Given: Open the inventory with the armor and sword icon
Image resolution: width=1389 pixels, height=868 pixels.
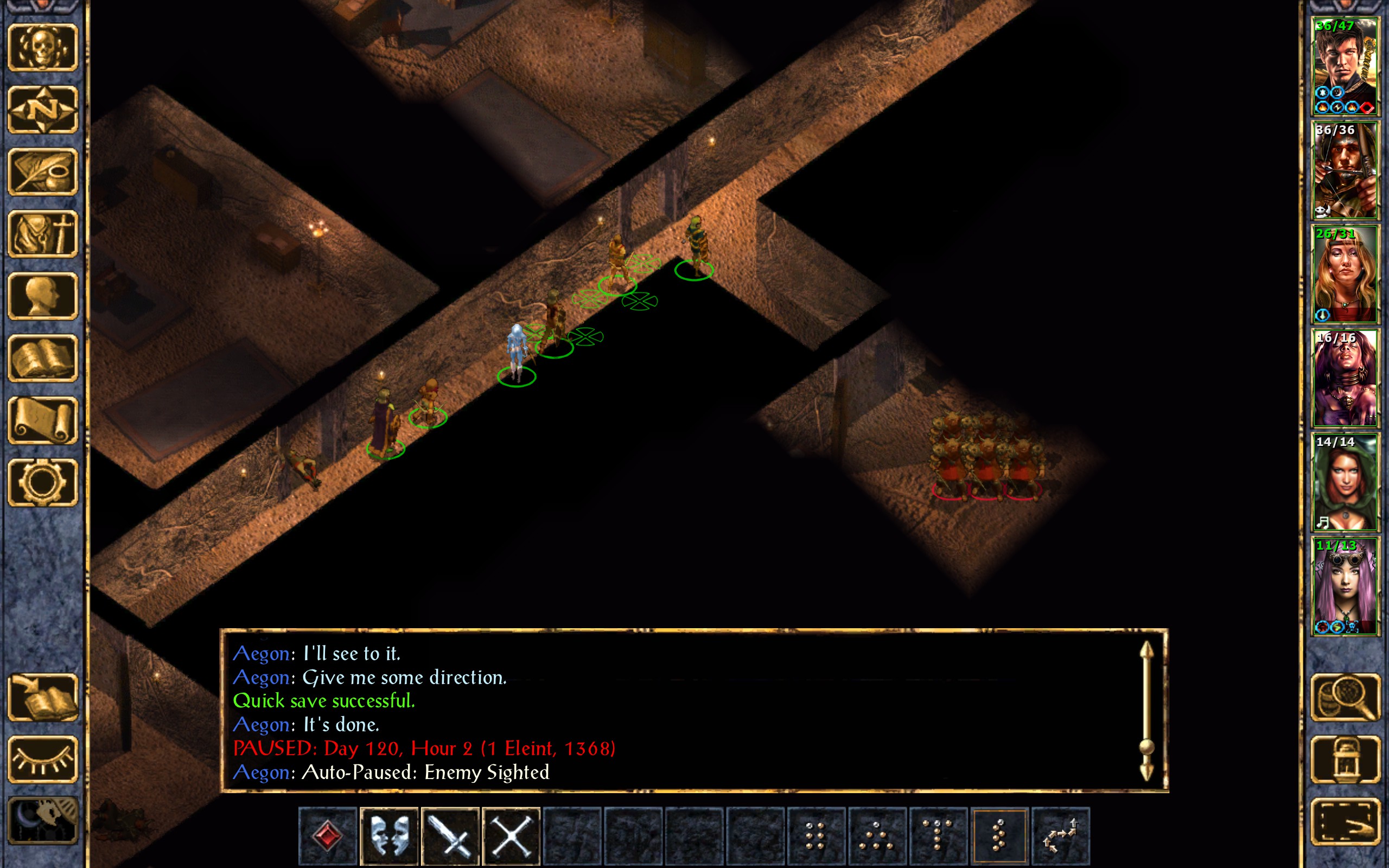Looking at the screenshot, I should 43,234.
